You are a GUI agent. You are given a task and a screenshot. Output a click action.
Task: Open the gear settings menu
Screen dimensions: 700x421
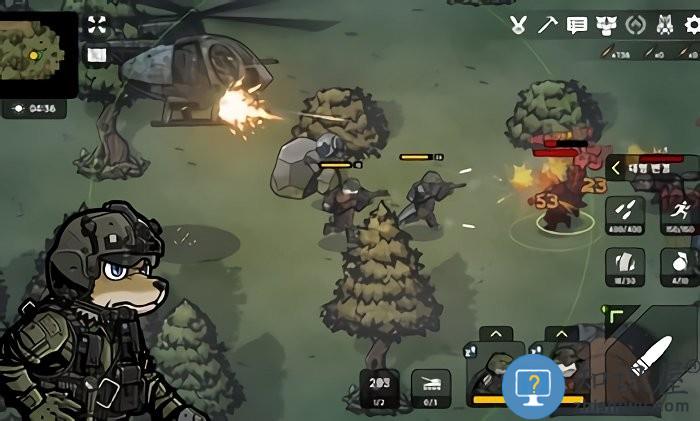tap(691, 25)
